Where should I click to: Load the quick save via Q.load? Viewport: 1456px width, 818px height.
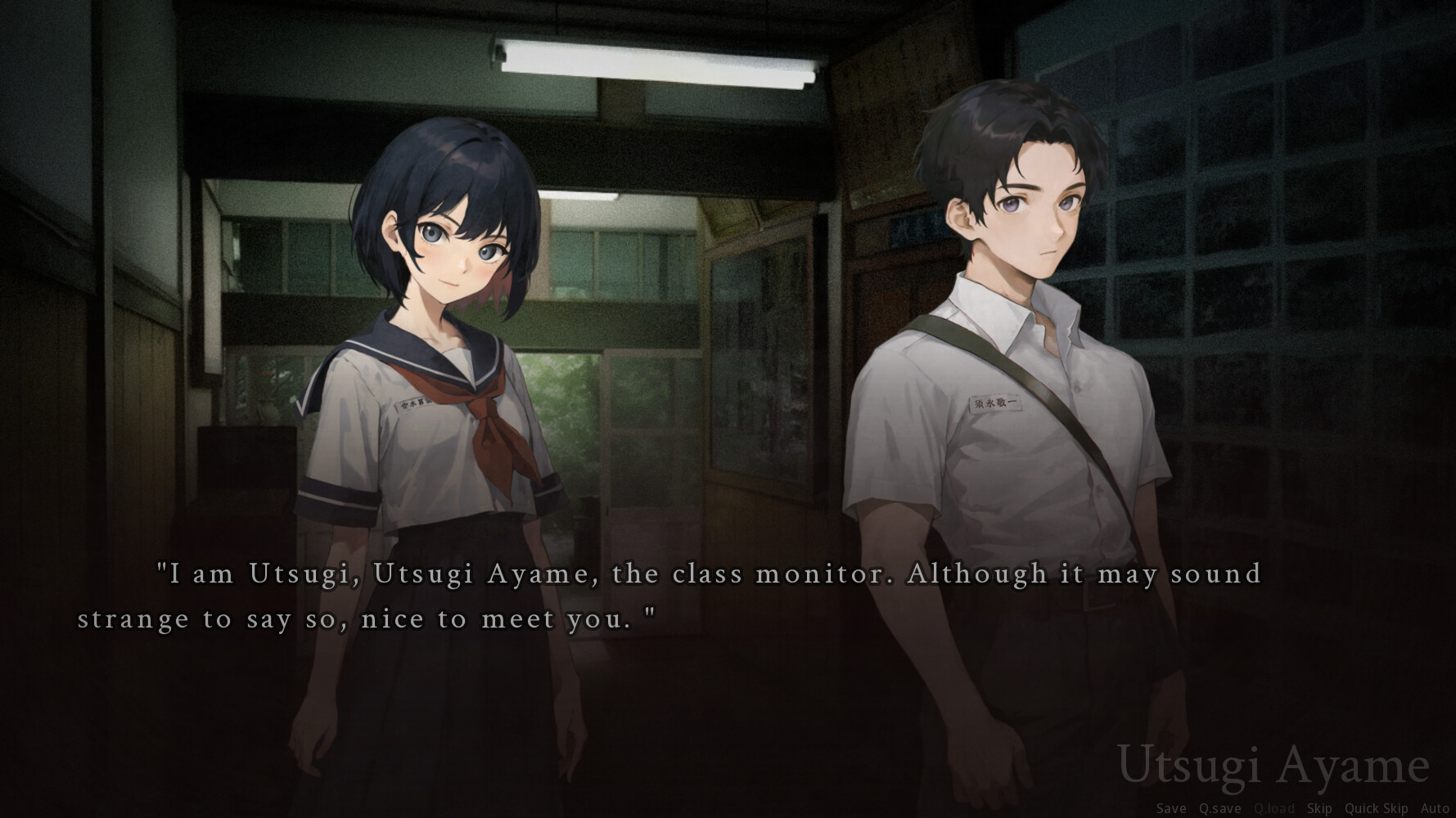(1273, 808)
